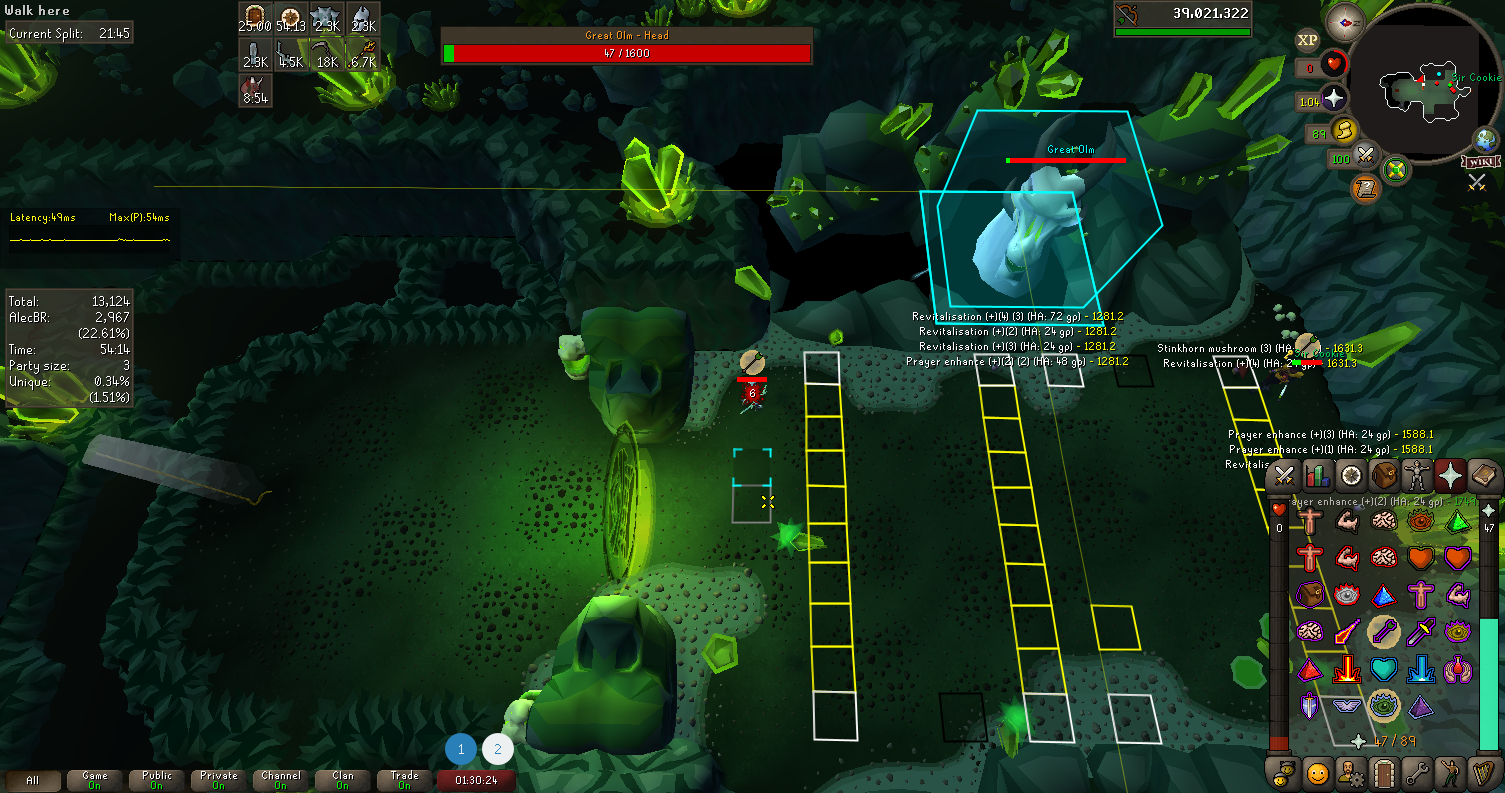The height and width of the screenshot is (793, 1505).
Task: Show the Worn Equipment tab
Action: point(1418,476)
